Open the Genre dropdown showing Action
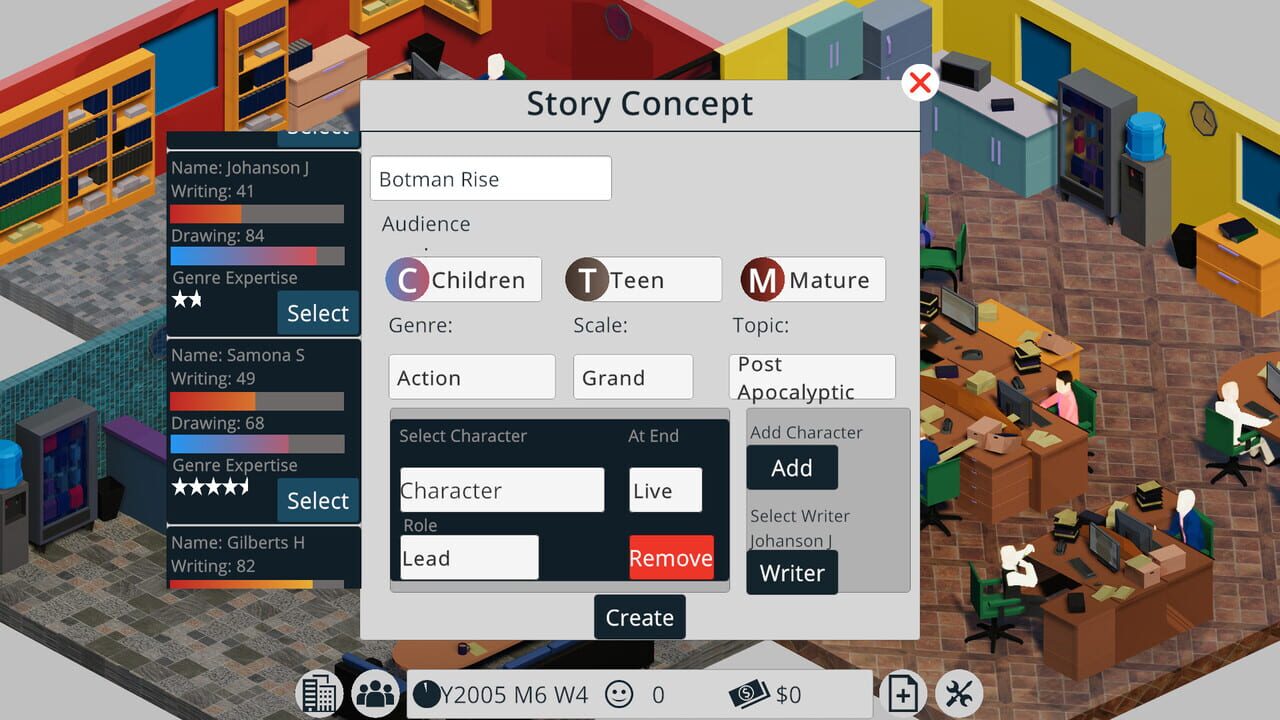 (x=471, y=377)
